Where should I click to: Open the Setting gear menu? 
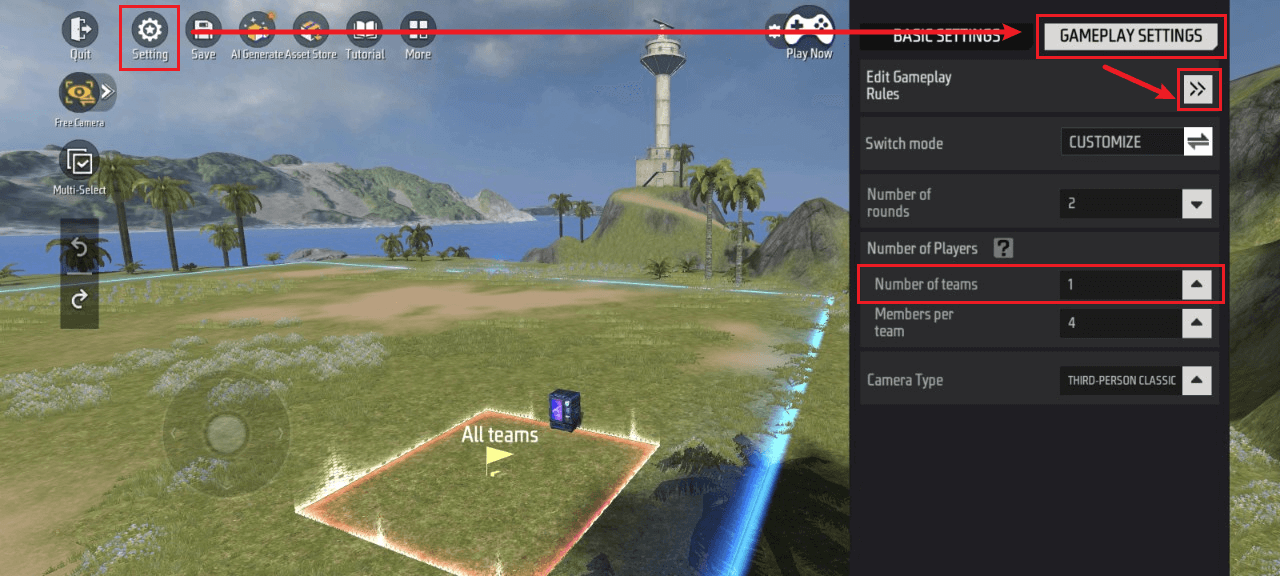(150, 30)
